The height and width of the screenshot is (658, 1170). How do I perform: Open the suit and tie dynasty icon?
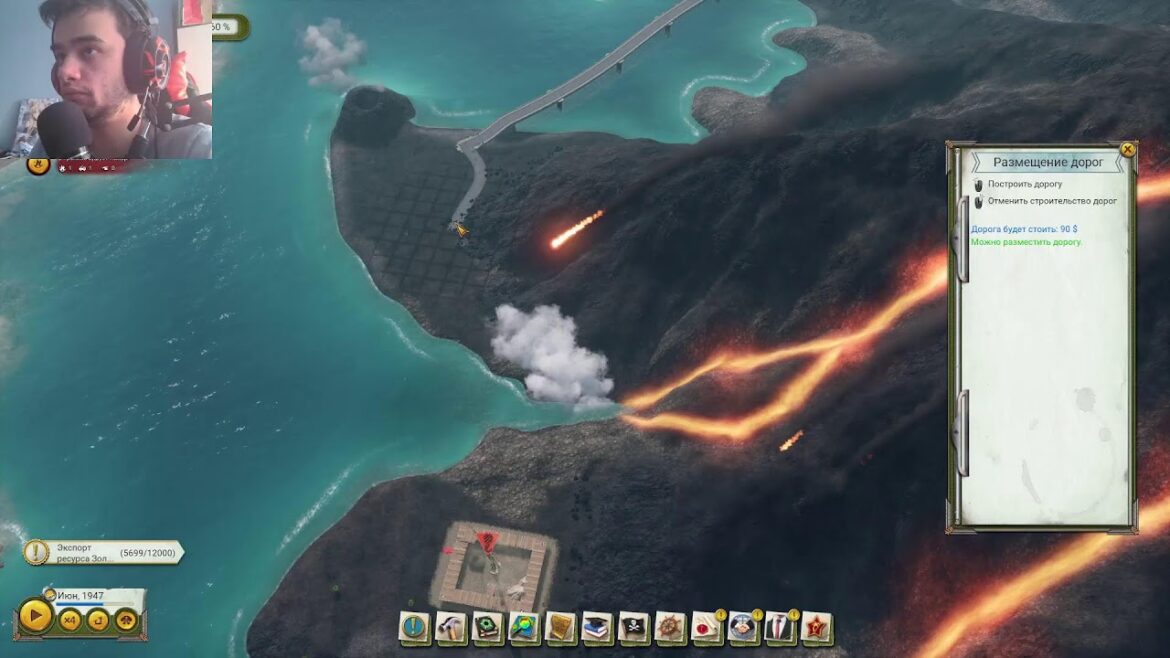[x=780, y=628]
